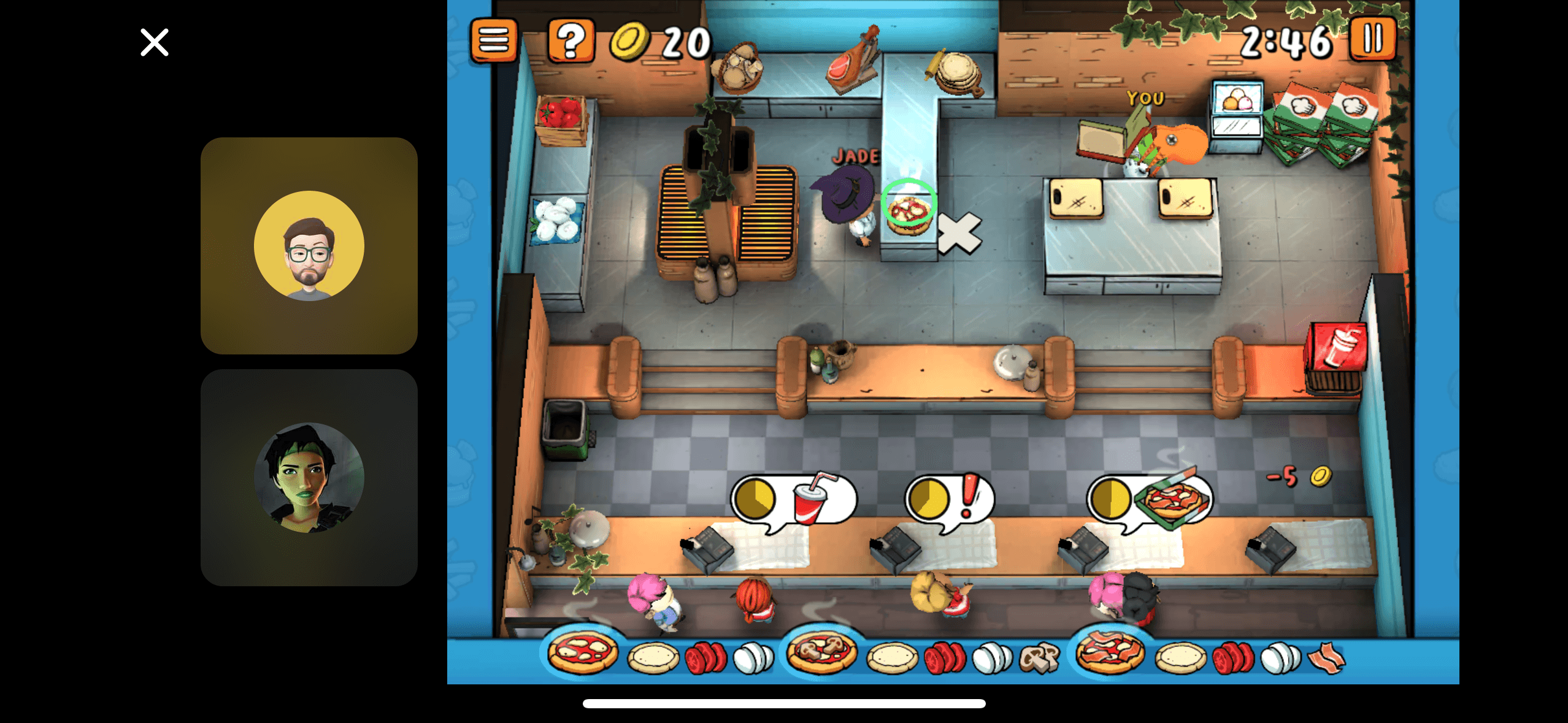Tap the pizza box order speech bubble
The height and width of the screenshot is (723, 1568).
click(1150, 499)
